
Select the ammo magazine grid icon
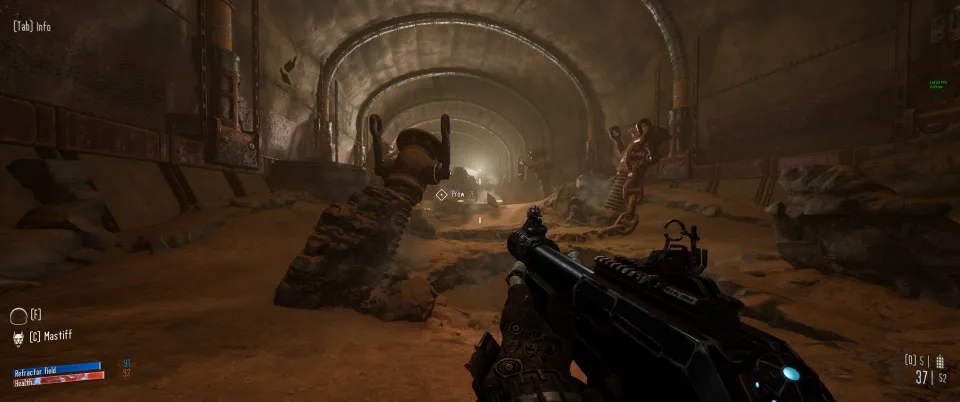pyautogui.click(x=941, y=360)
